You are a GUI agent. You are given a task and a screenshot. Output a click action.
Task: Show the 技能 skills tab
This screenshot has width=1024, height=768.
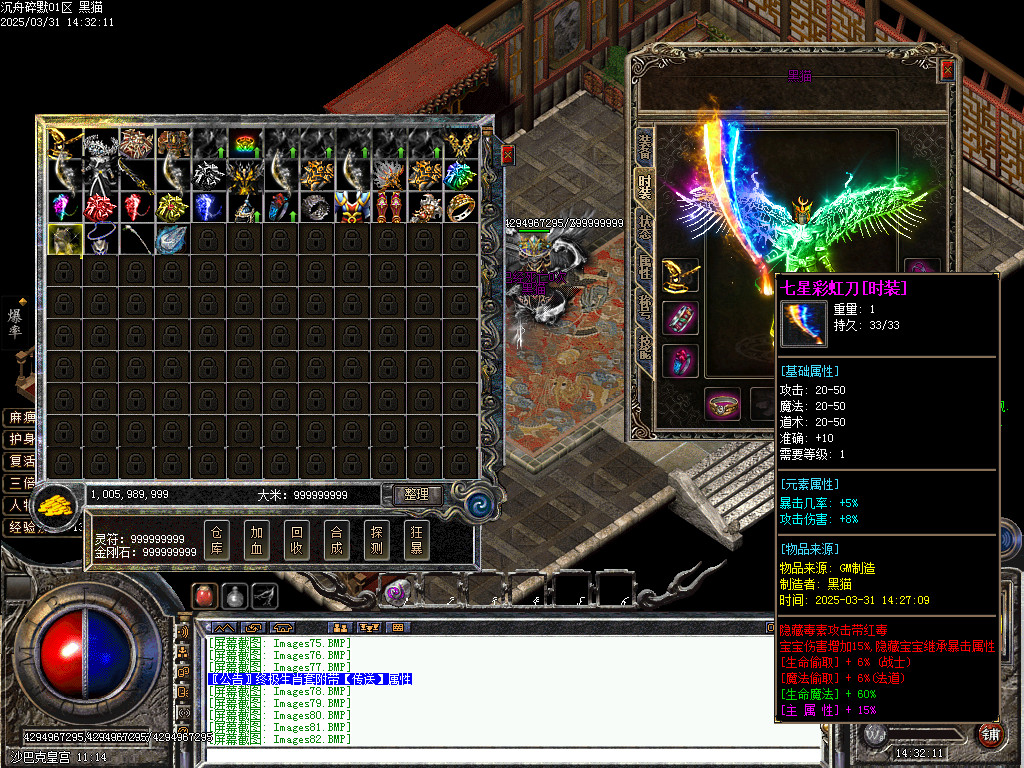(x=645, y=345)
